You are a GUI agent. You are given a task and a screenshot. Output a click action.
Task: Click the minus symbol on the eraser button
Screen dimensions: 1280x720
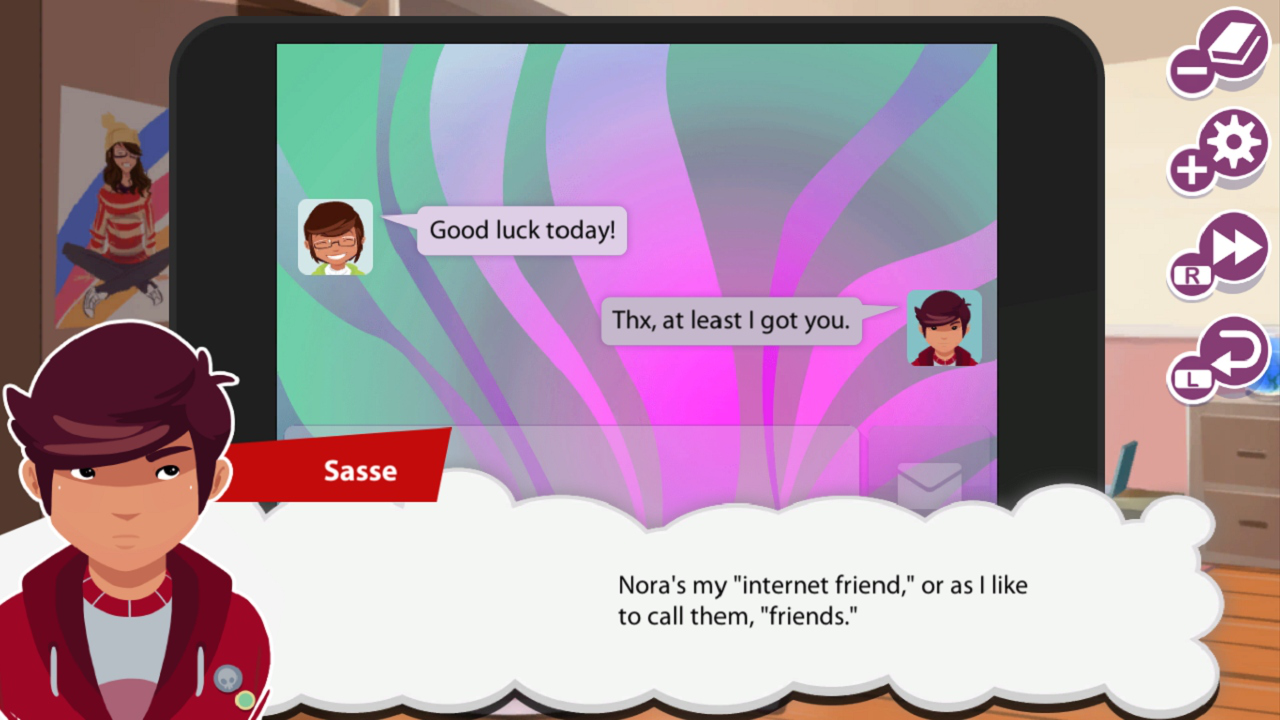coord(1190,72)
